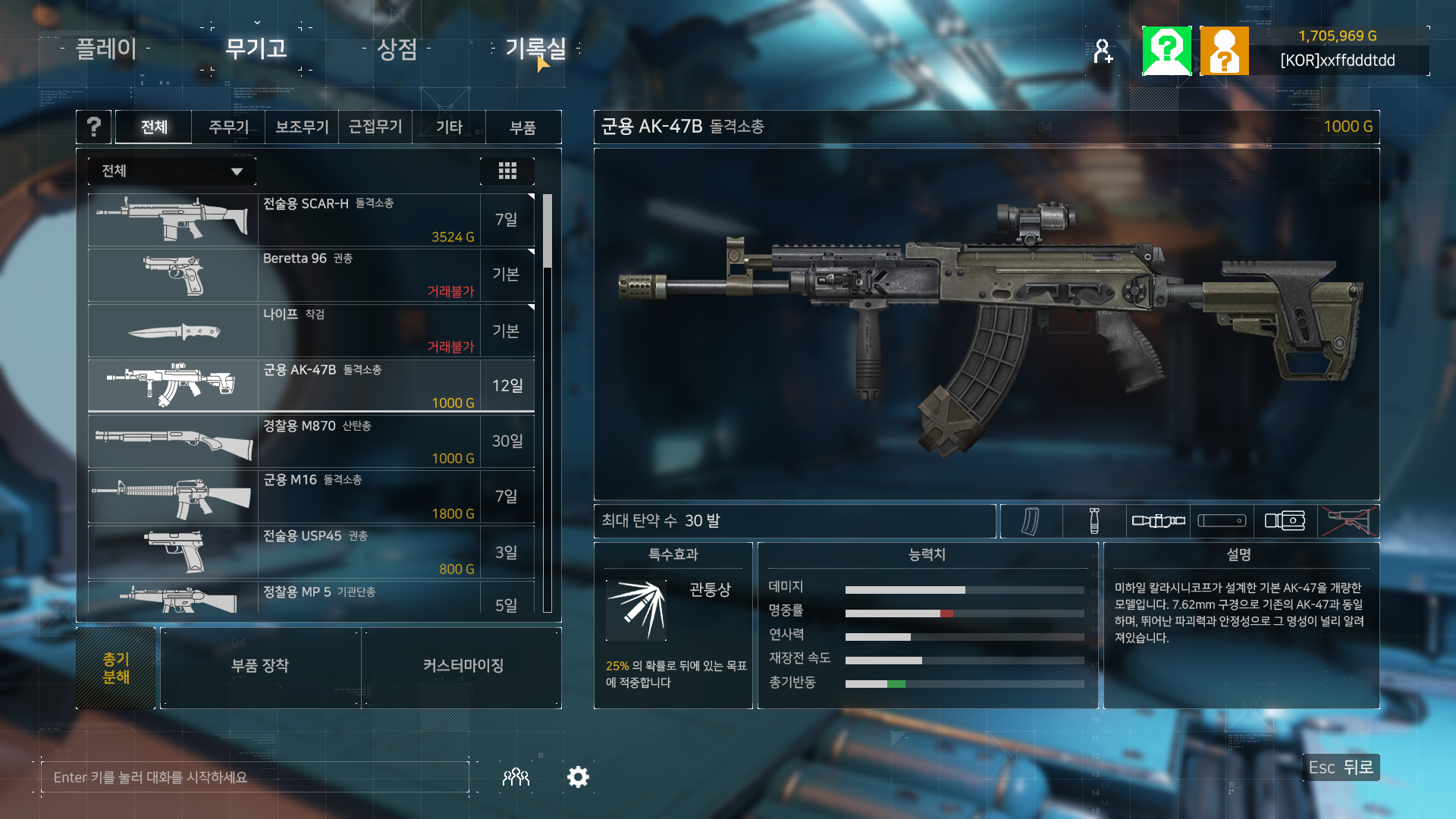The height and width of the screenshot is (819, 1456).
Task: Switch inventory to grid view icon
Action: coord(507,171)
